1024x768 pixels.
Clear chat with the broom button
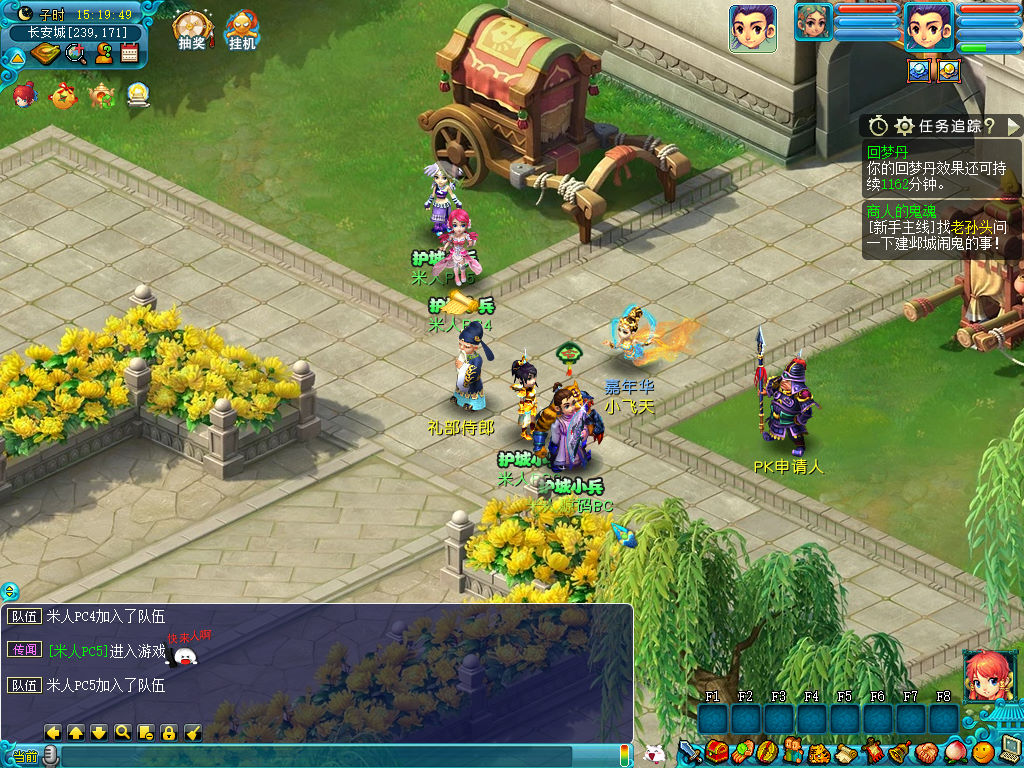click(193, 732)
